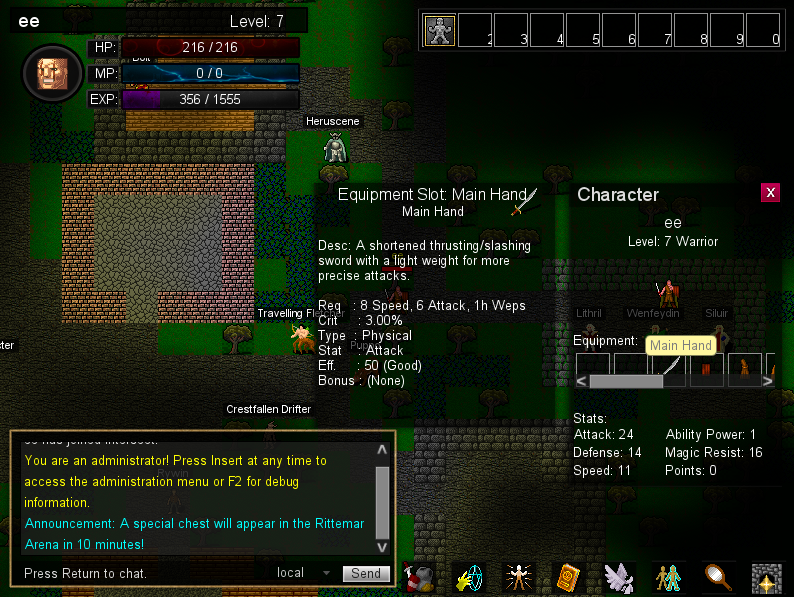Open the glowing figure character menu
This screenshot has width=794, height=597.
(x=518, y=577)
